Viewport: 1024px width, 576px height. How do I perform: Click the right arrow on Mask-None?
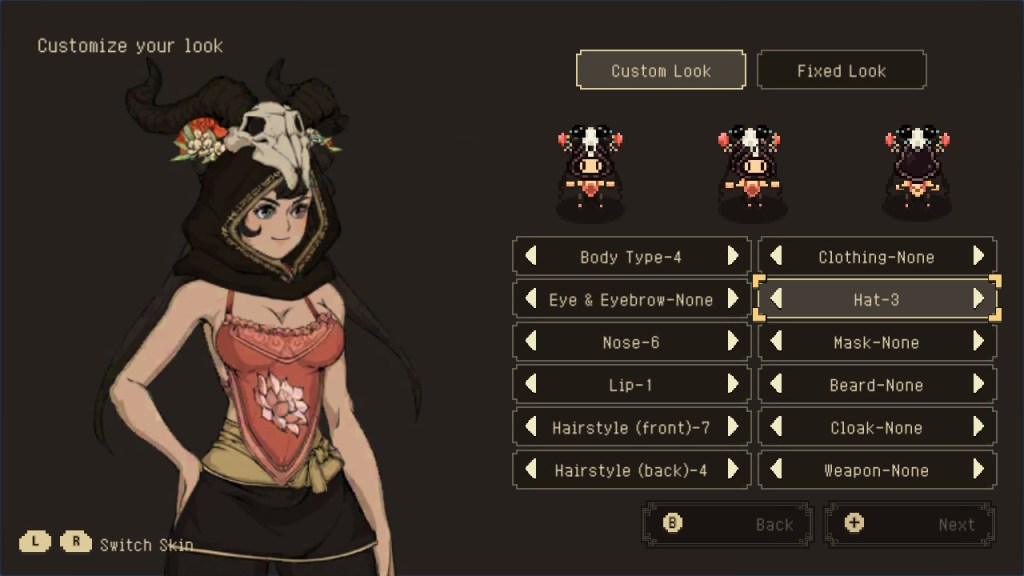point(979,342)
